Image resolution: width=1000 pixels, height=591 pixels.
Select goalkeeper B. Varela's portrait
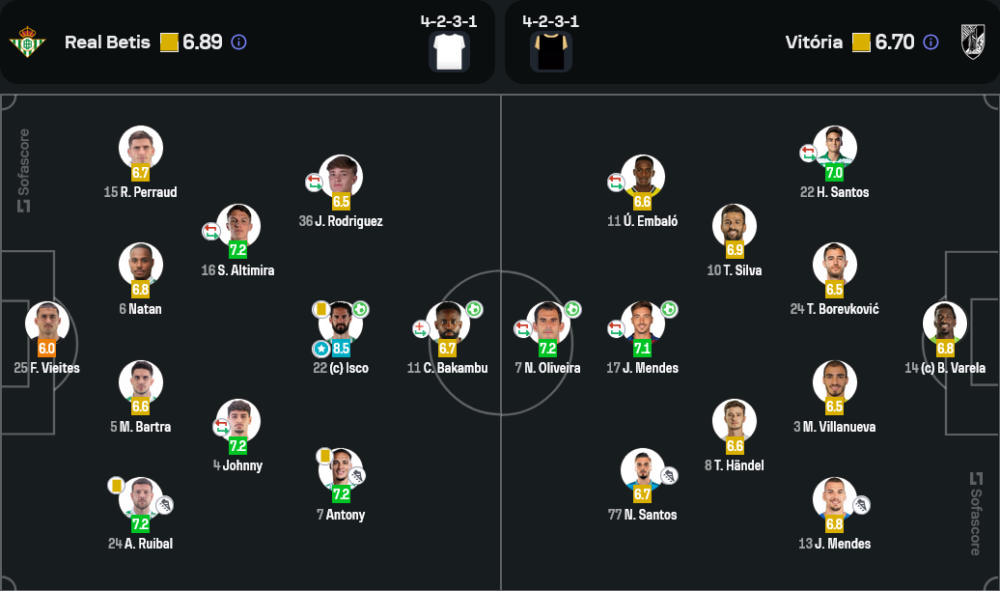click(945, 323)
